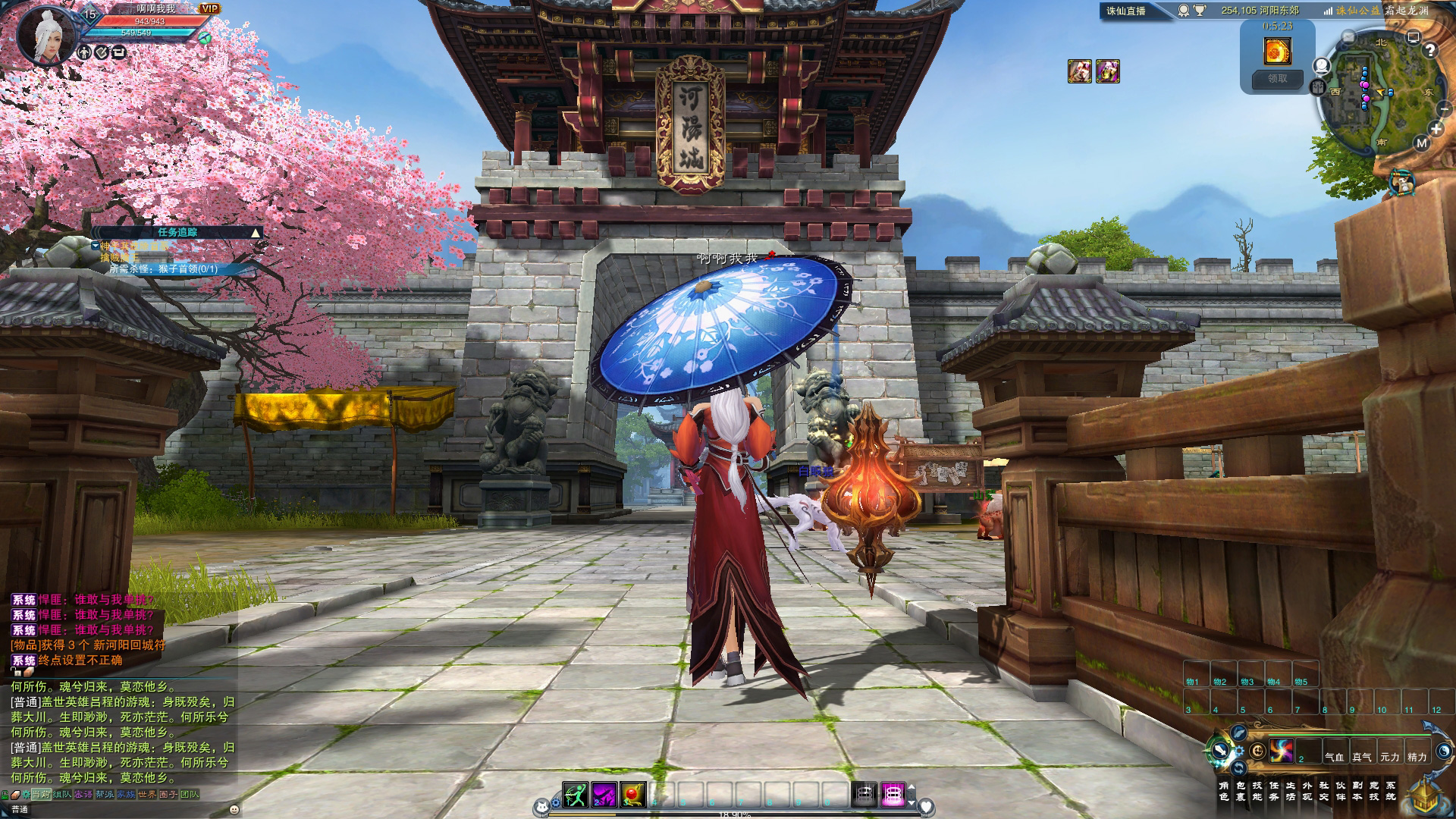Viewport: 1456px width, 819px height.
Task: Open the 包裹 inventory bag menu
Action: [x=1241, y=791]
